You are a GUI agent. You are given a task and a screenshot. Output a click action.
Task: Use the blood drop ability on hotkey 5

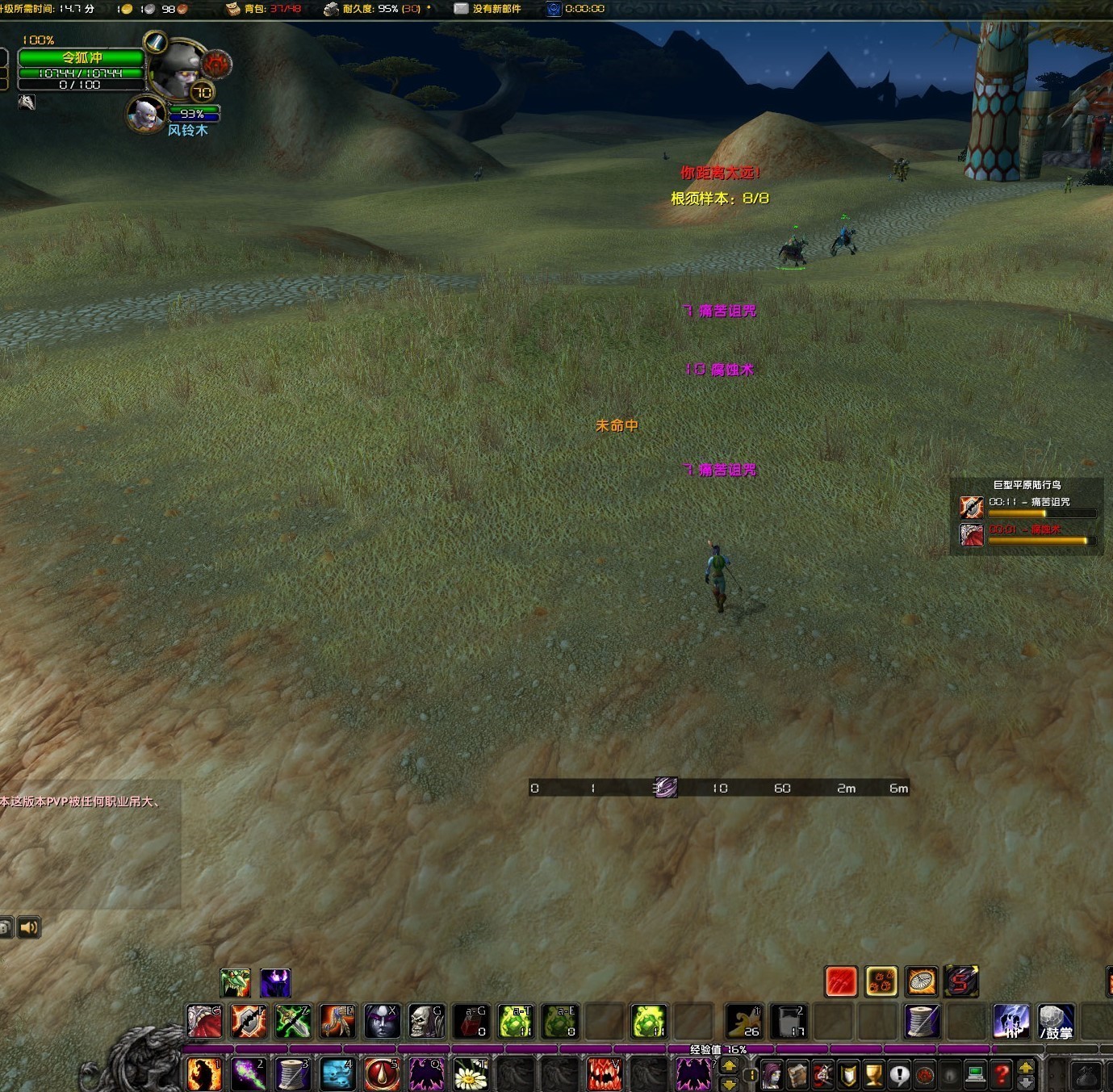381,1074
